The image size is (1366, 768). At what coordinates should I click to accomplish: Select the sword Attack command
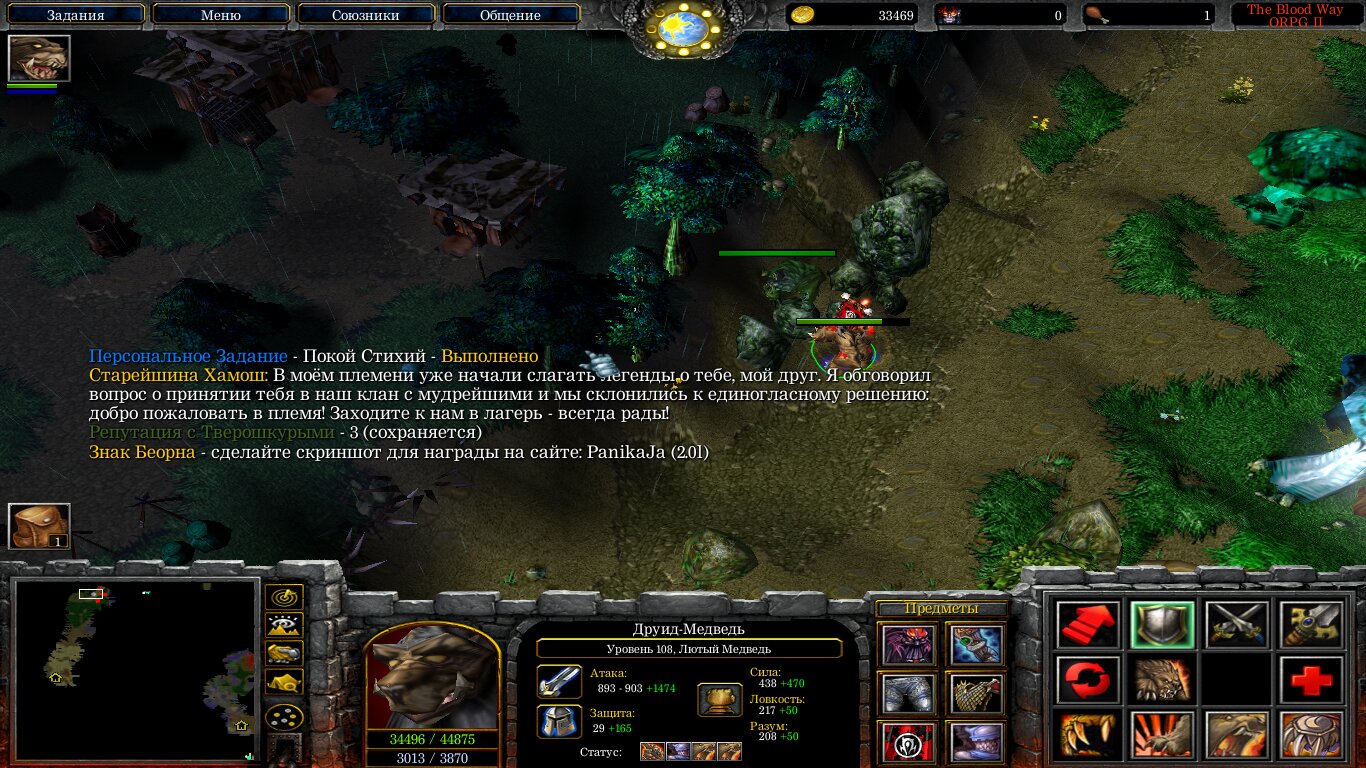1311,624
